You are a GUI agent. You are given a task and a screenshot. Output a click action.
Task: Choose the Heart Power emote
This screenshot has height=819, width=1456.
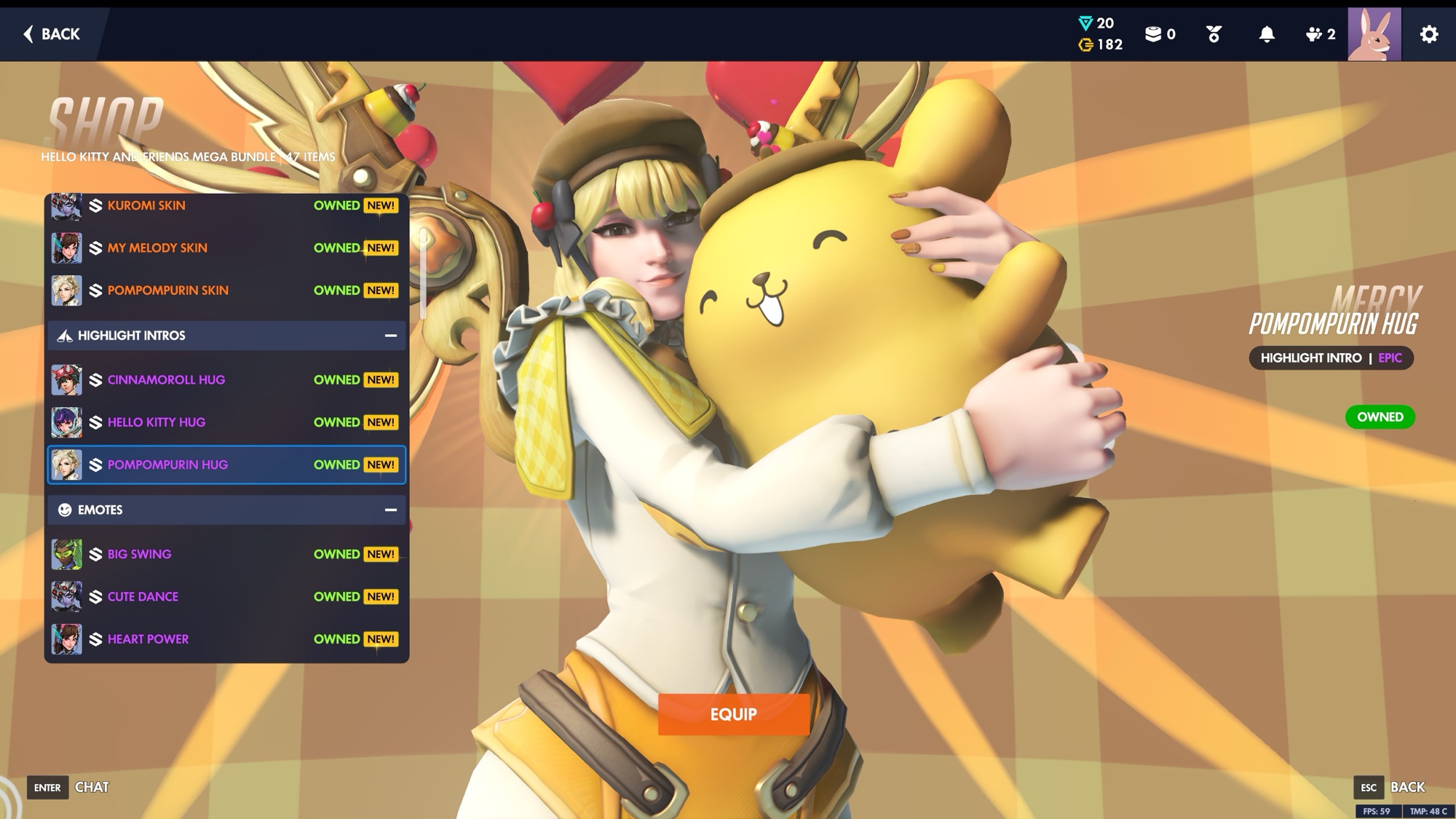(226, 639)
